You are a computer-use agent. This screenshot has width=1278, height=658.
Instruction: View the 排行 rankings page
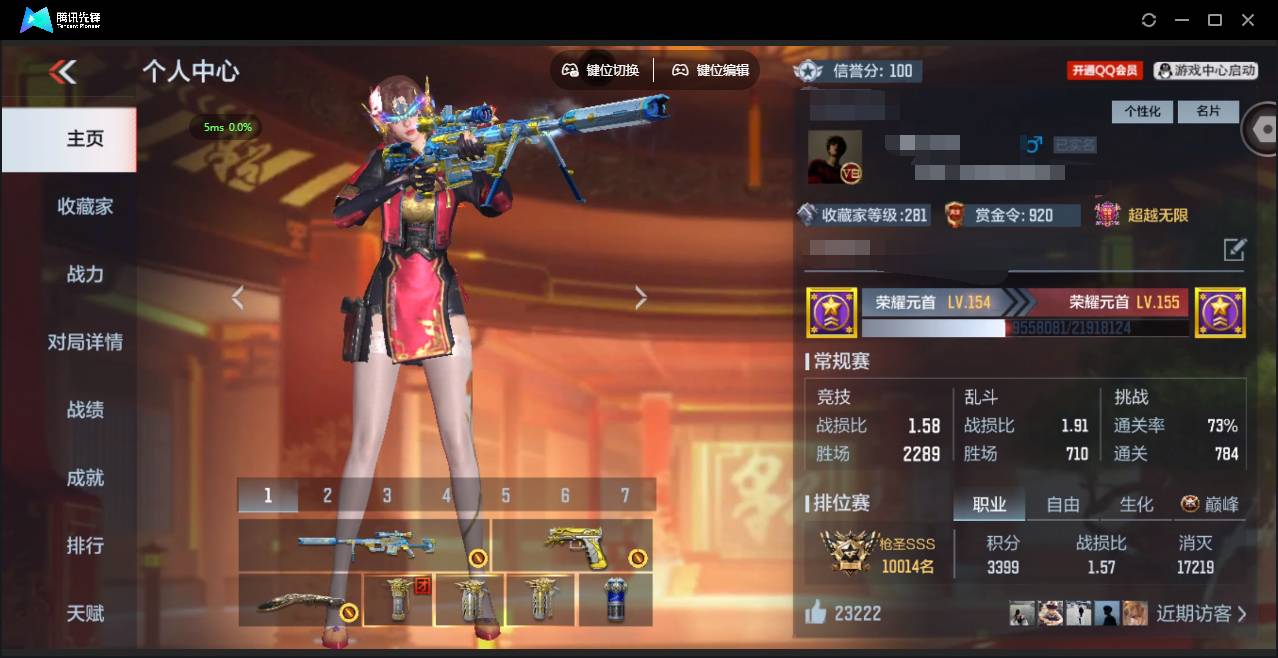point(85,546)
